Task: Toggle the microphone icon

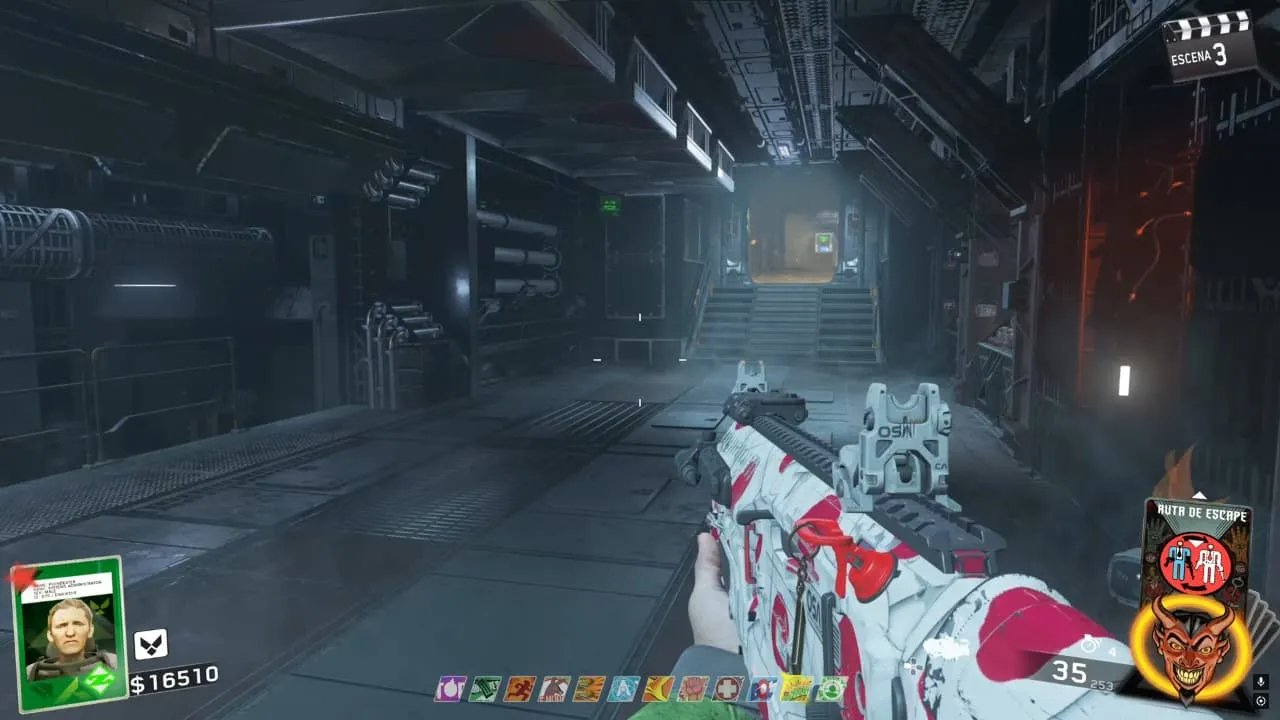Action: (x=1261, y=681)
